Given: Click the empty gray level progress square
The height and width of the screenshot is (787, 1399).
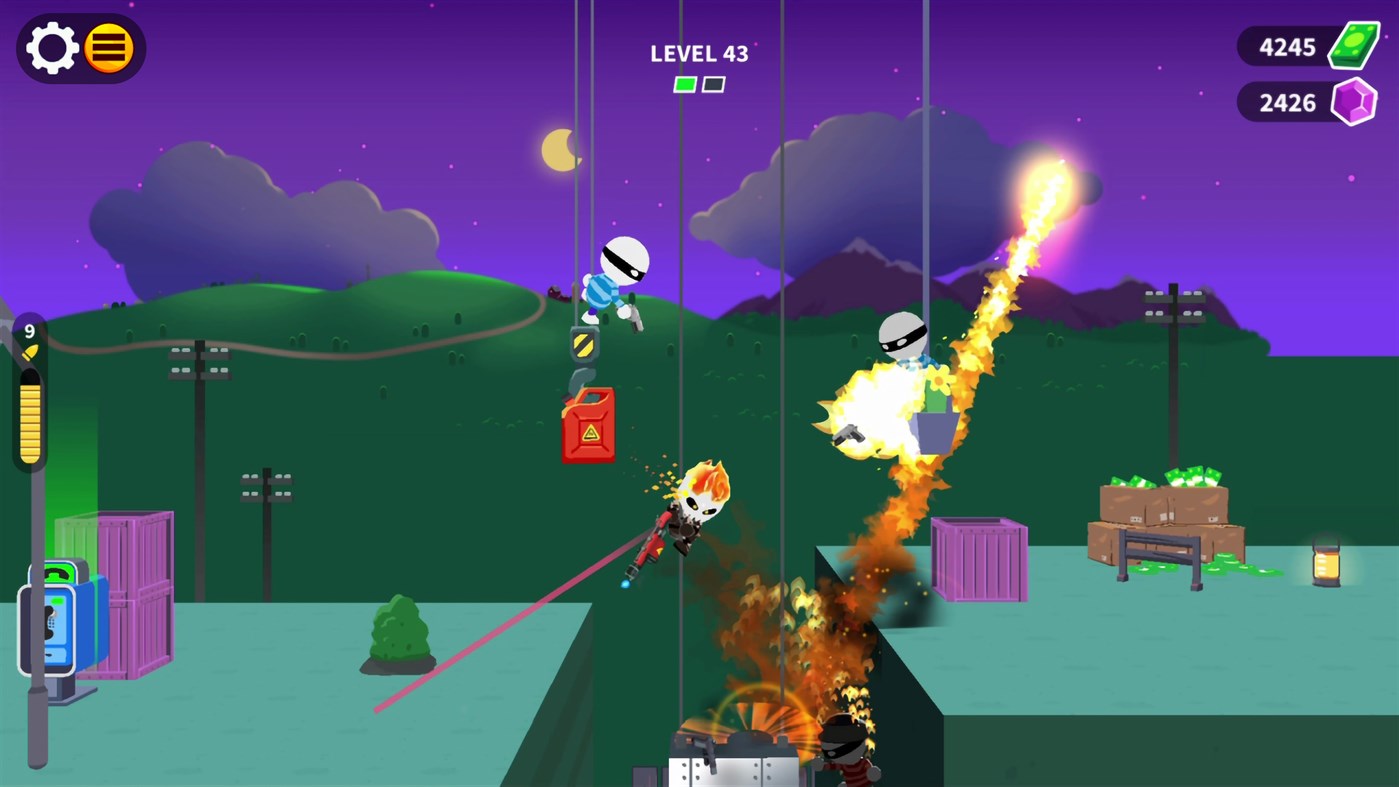Looking at the screenshot, I should point(713,84).
